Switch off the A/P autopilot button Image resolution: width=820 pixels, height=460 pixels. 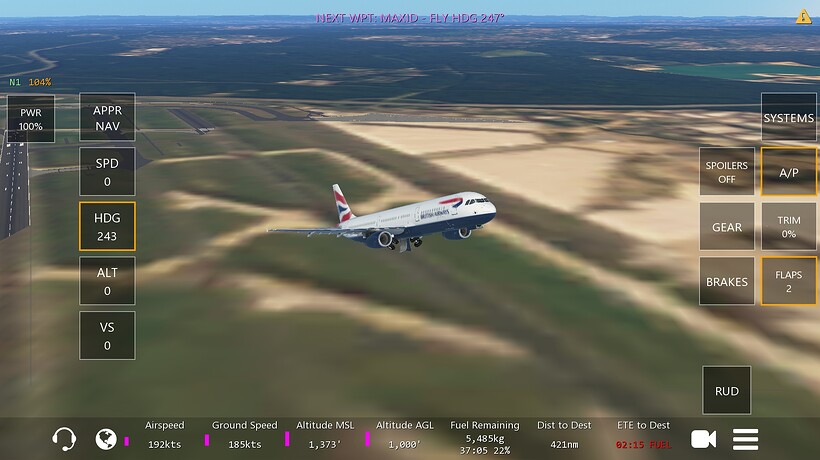point(788,172)
